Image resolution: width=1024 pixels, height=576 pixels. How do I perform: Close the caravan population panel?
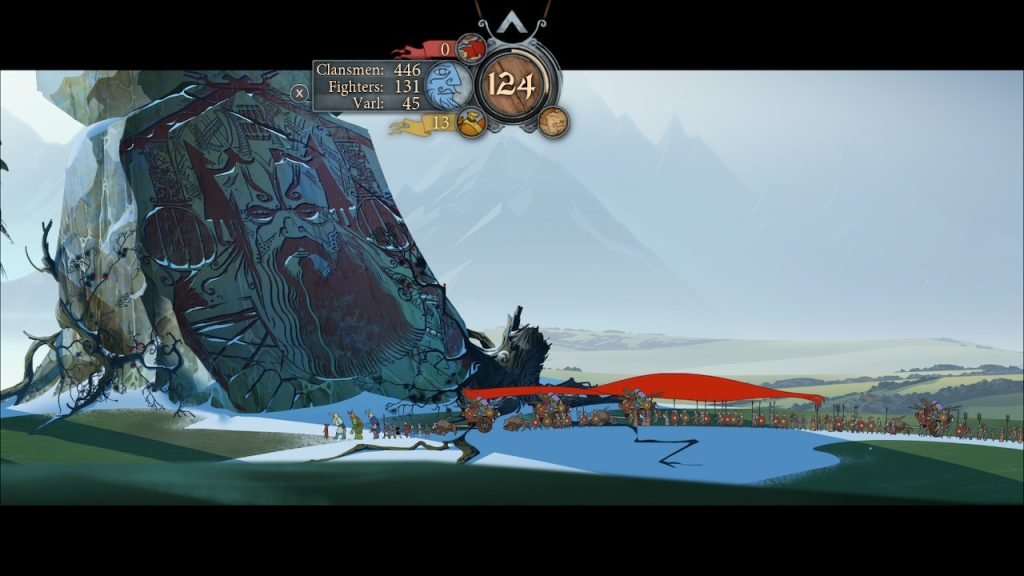[x=299, y=93]
